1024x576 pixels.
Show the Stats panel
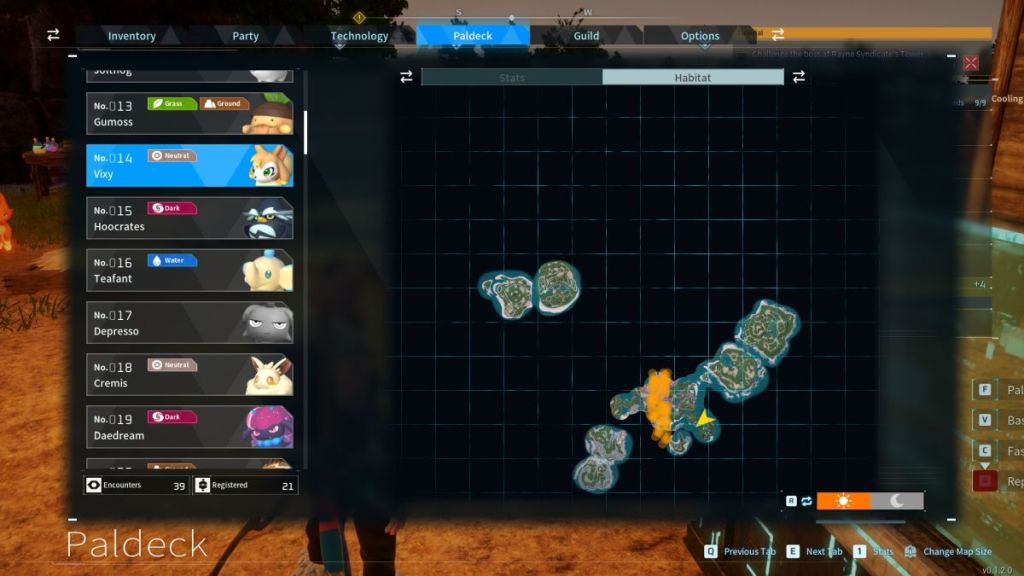pos(511,77)
